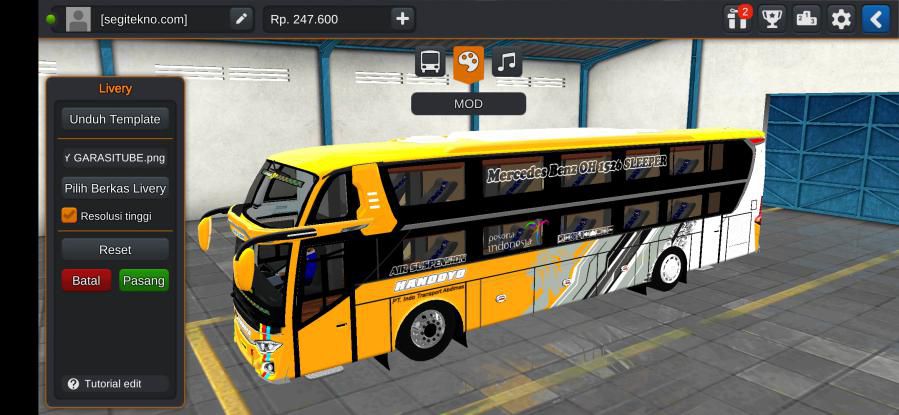Switch to the bus selection tab

[x=430, y=63]
